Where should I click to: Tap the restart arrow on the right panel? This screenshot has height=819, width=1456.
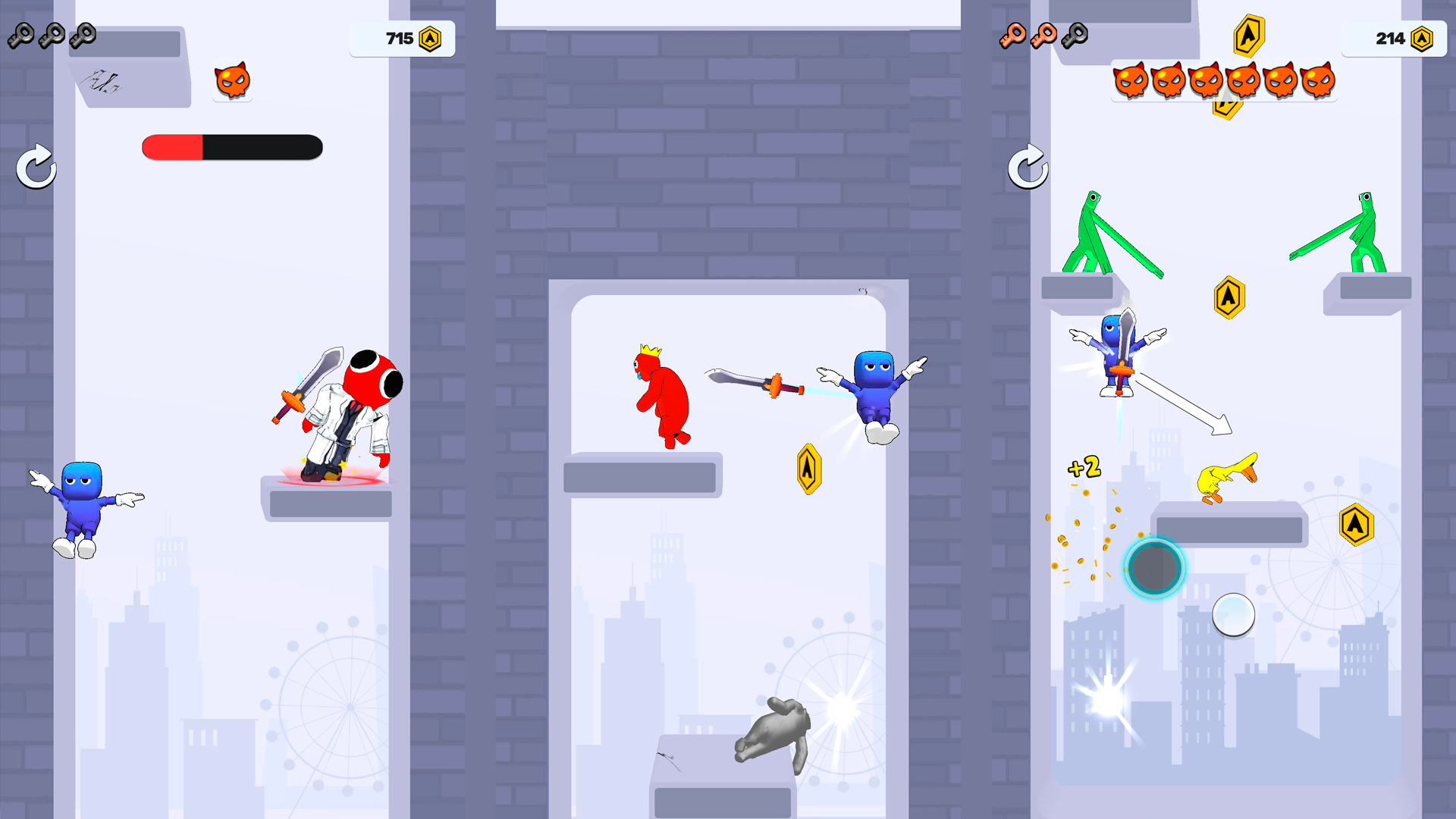click(x=1030, y=167)
